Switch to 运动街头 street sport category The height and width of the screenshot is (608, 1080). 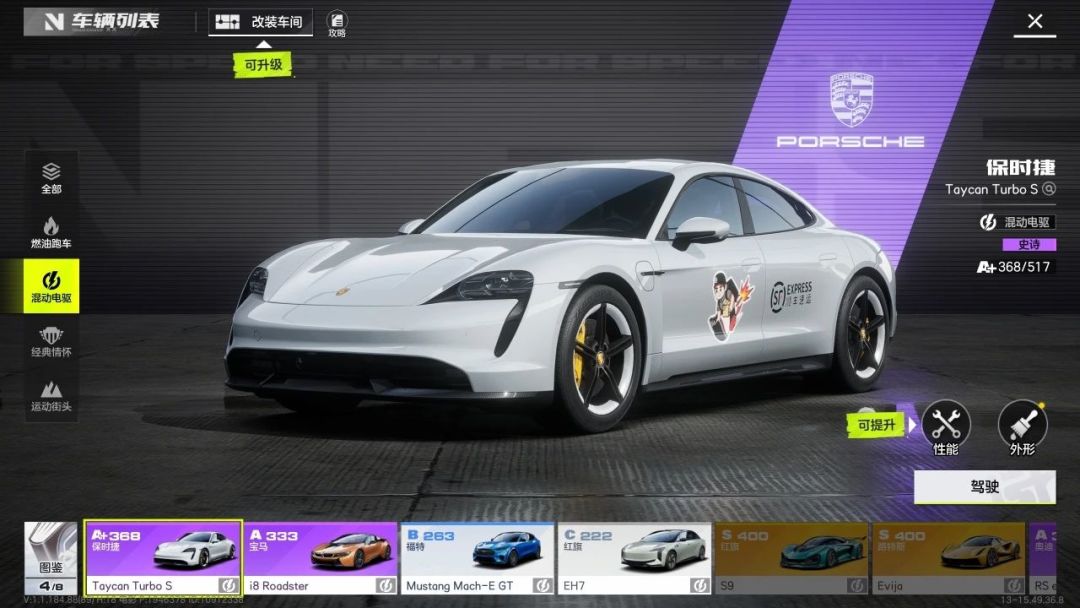pos(52,395)
